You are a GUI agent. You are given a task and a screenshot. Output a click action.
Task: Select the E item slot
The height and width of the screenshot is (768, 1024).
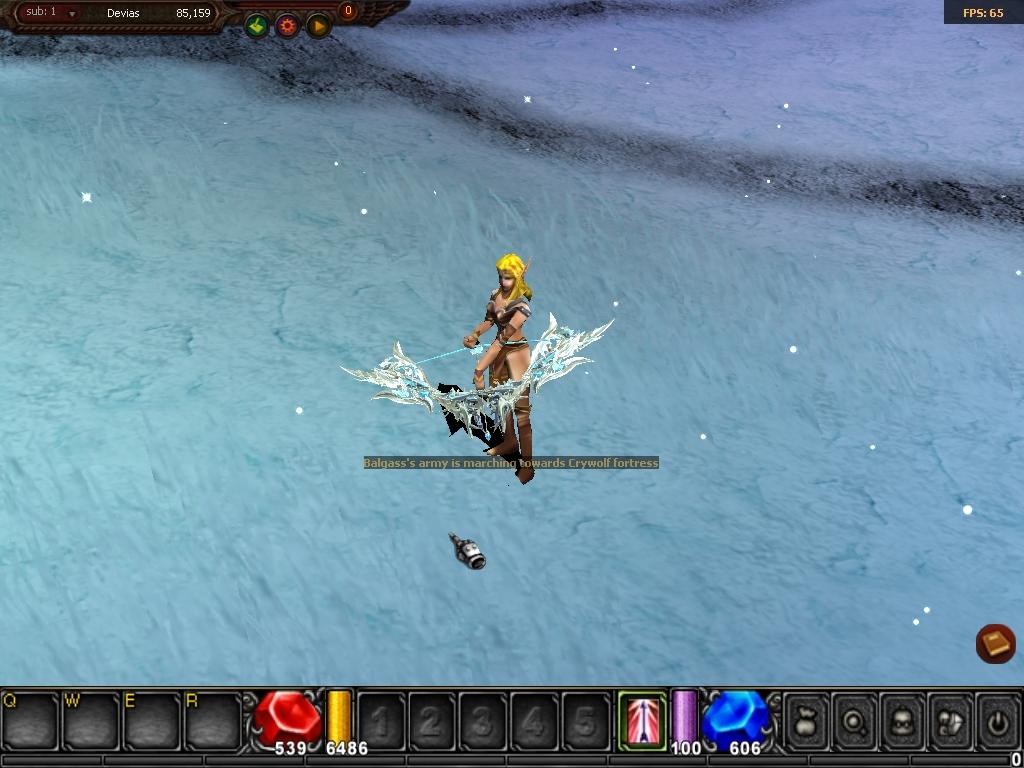click(153, 720)
